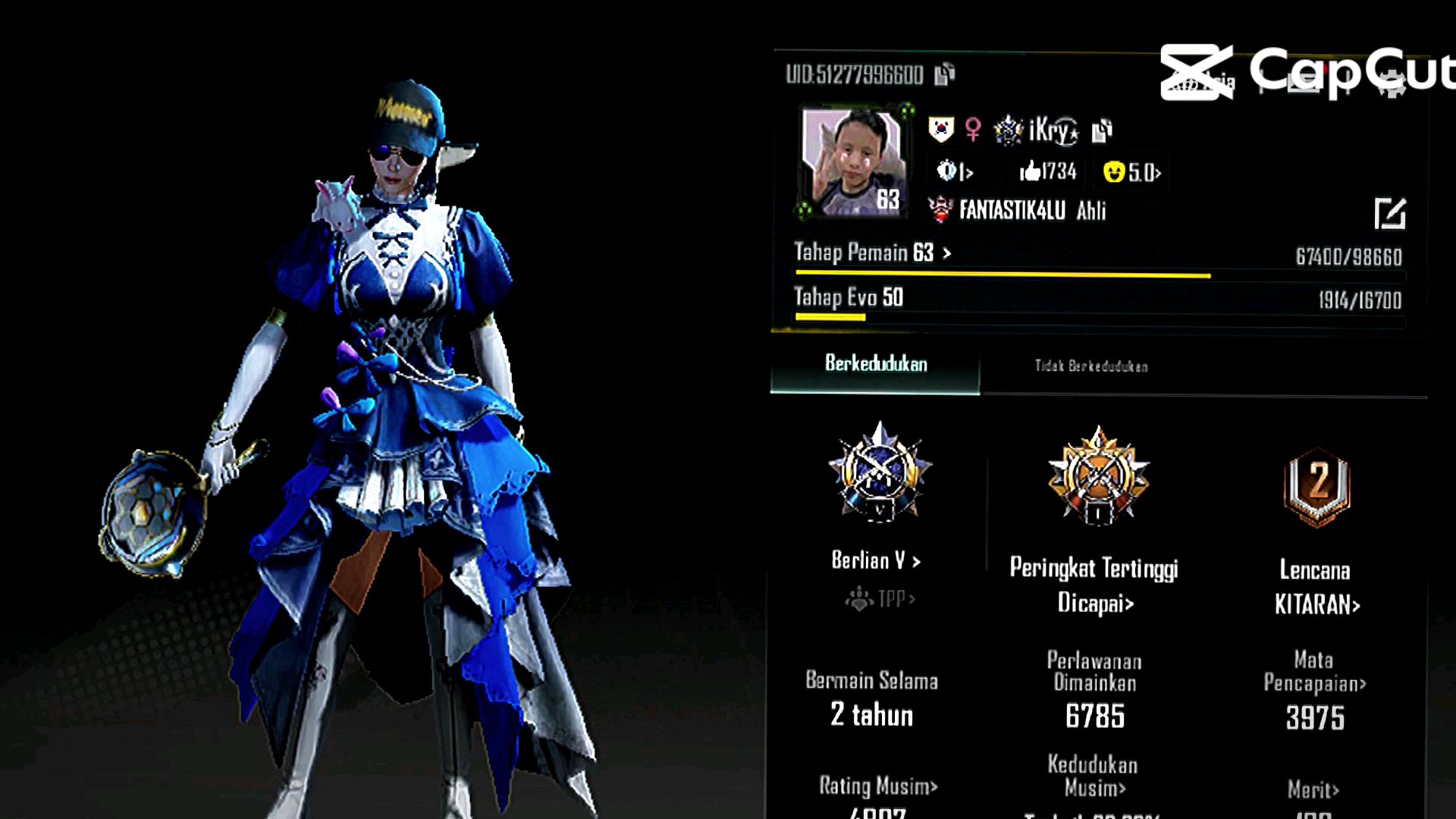Open the settings gear icon
This screenshot has height=819, width=1456.
coord(1391,83)
